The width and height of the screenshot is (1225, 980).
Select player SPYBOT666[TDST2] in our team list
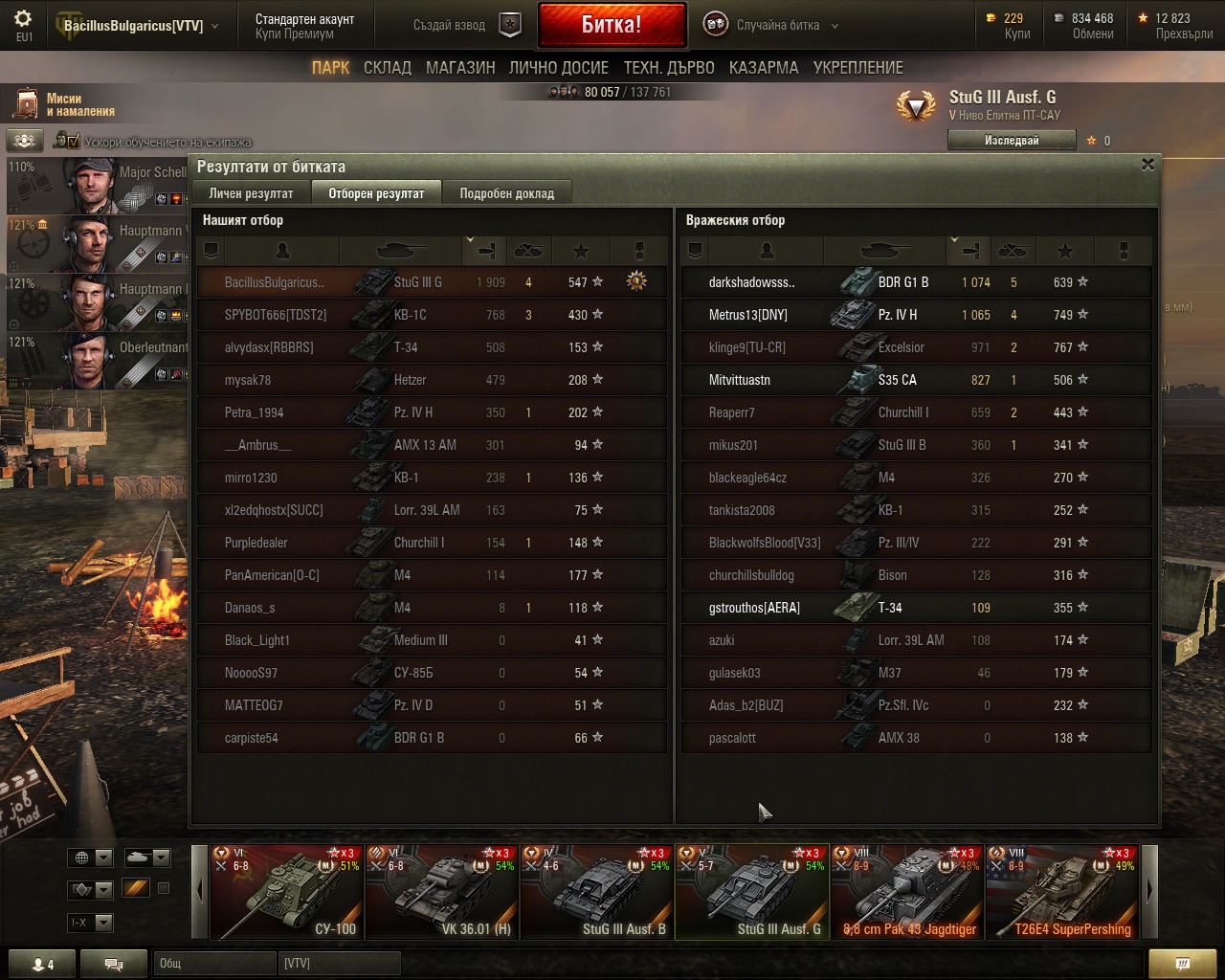(276, 315)
